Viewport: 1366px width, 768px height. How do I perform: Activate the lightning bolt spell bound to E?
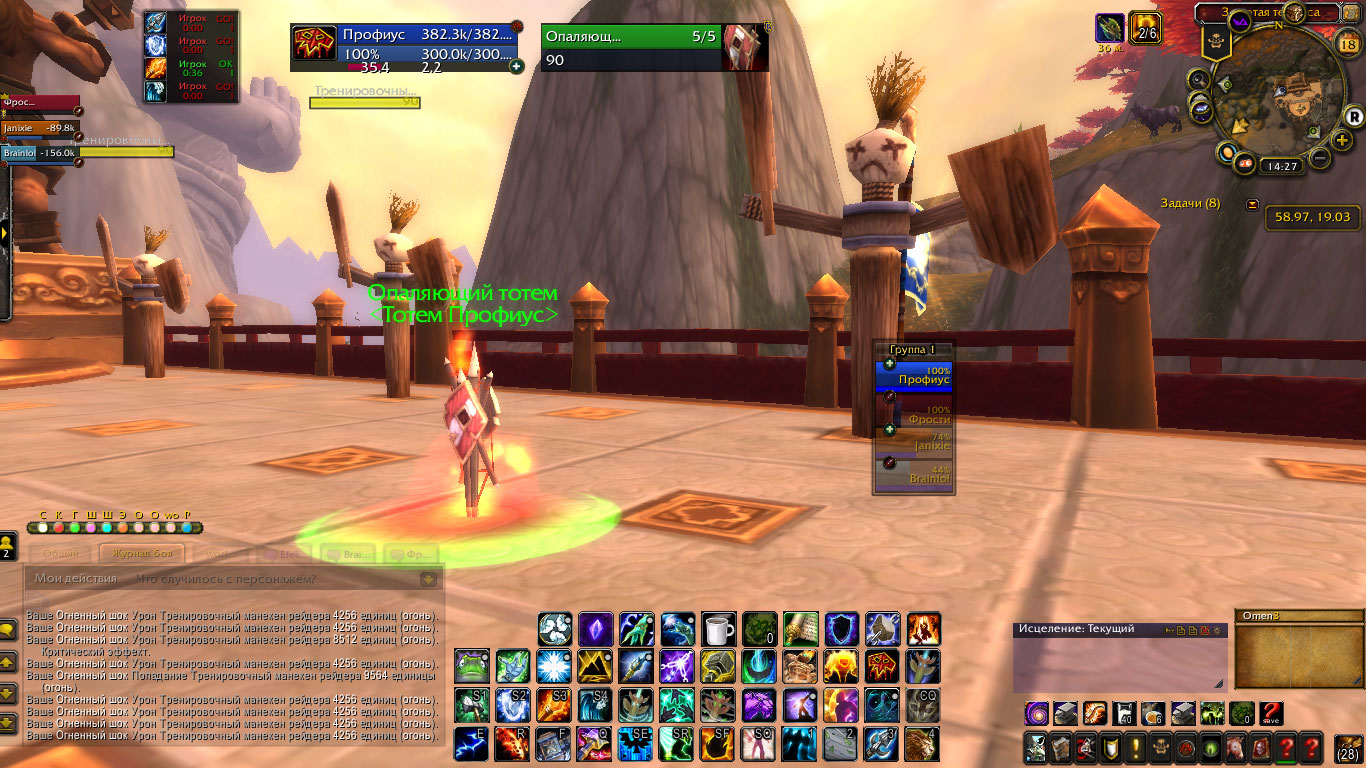click(x=472, y=743)
